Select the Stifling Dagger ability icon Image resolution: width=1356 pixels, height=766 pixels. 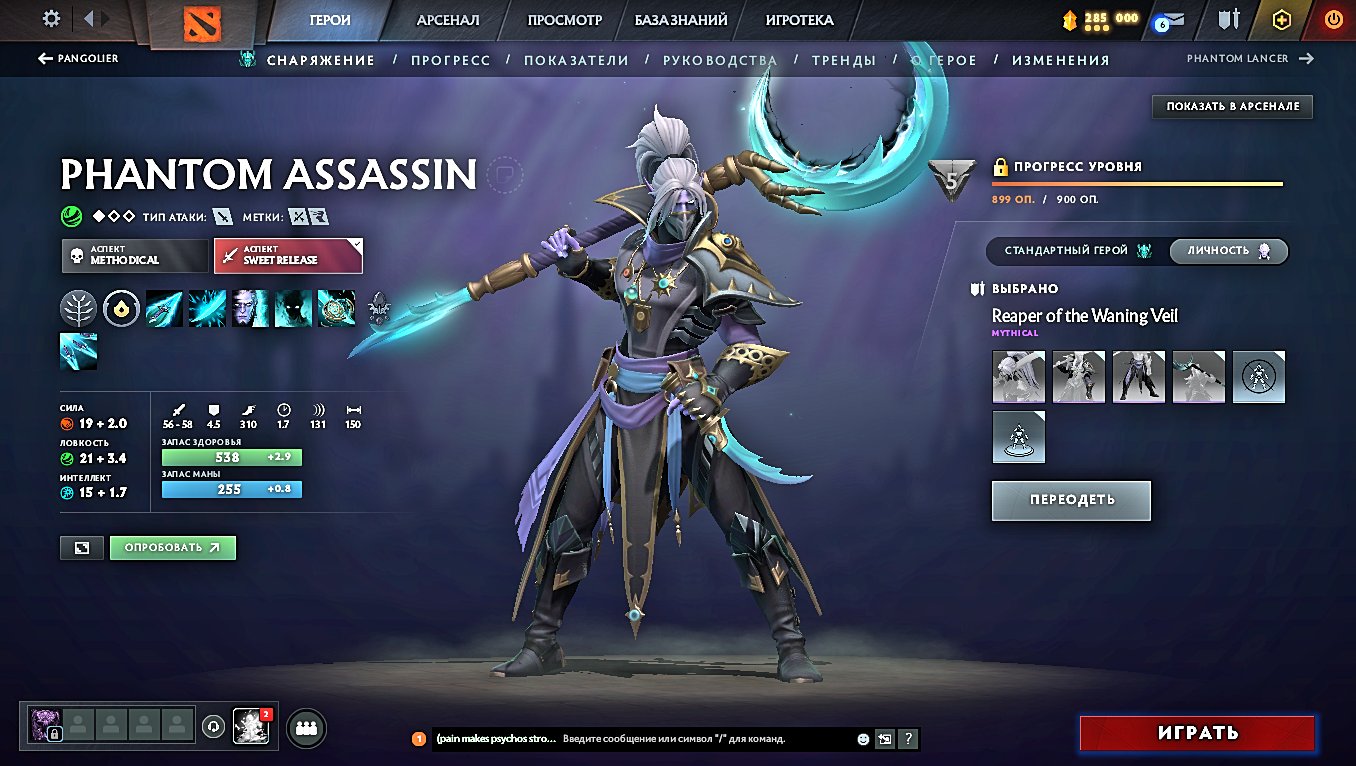click(163, 308)
